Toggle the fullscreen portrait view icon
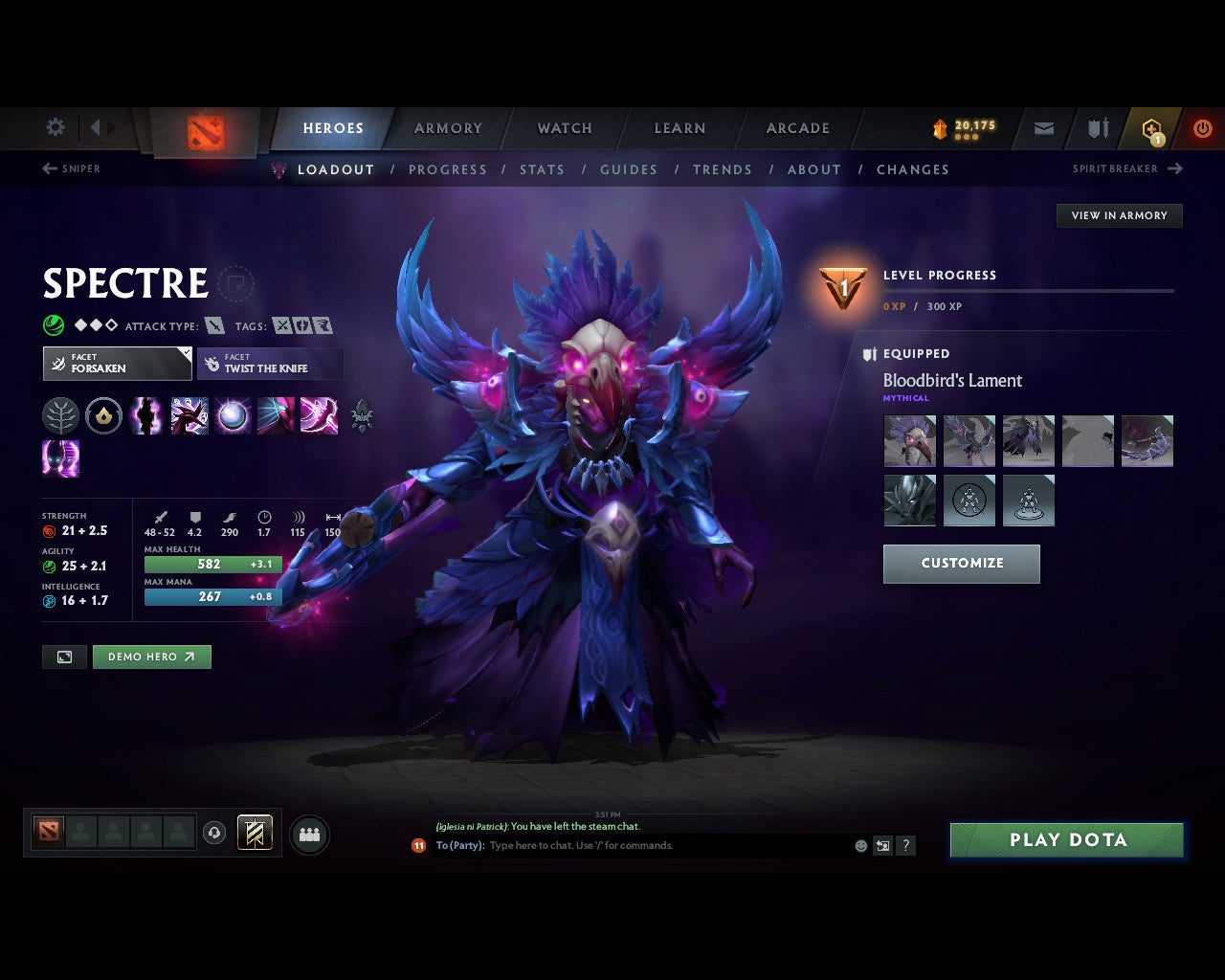1225x980 pixels. (64, 657)
